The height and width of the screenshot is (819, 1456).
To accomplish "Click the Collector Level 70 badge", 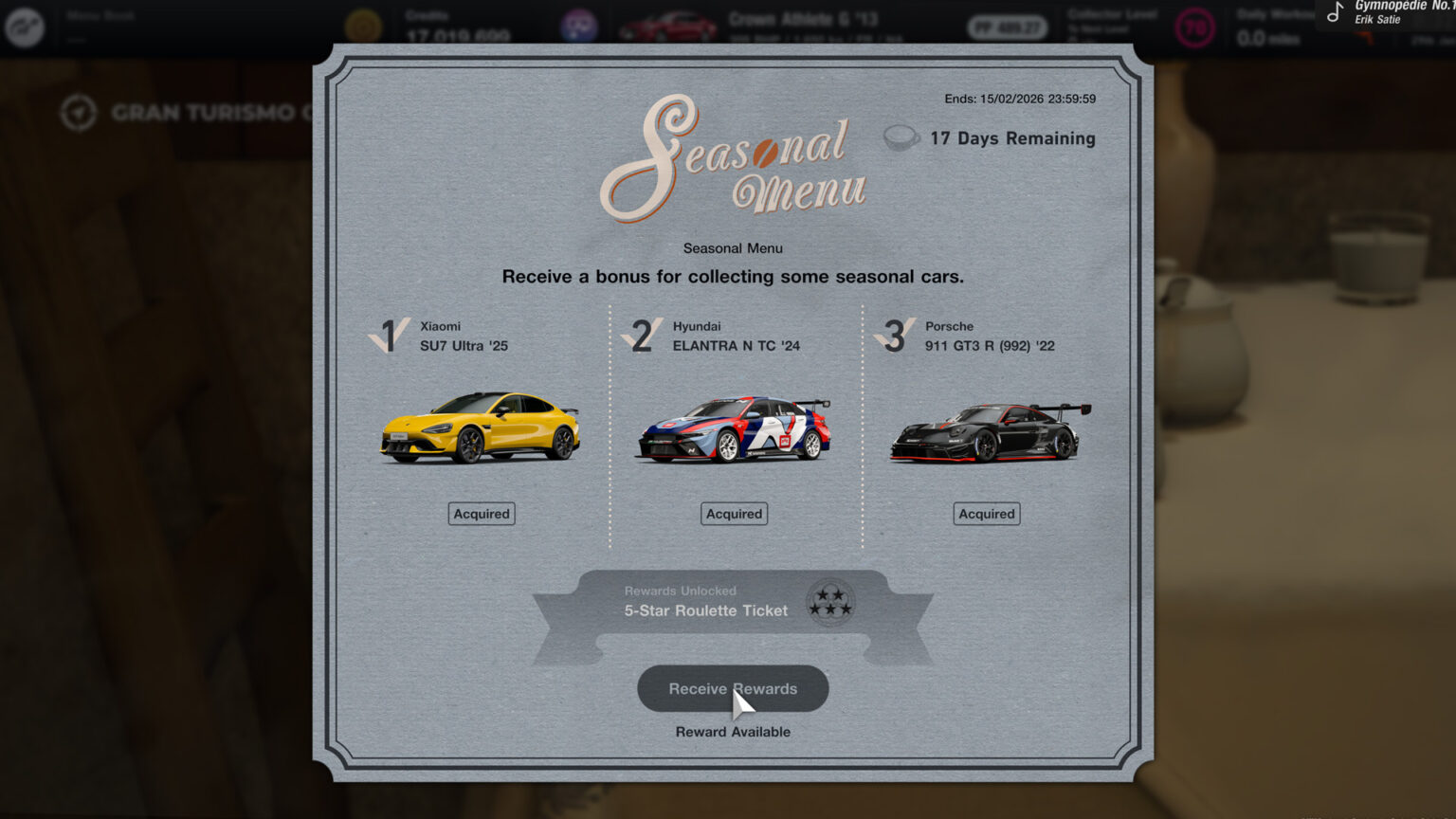I will click(1193, 27).
